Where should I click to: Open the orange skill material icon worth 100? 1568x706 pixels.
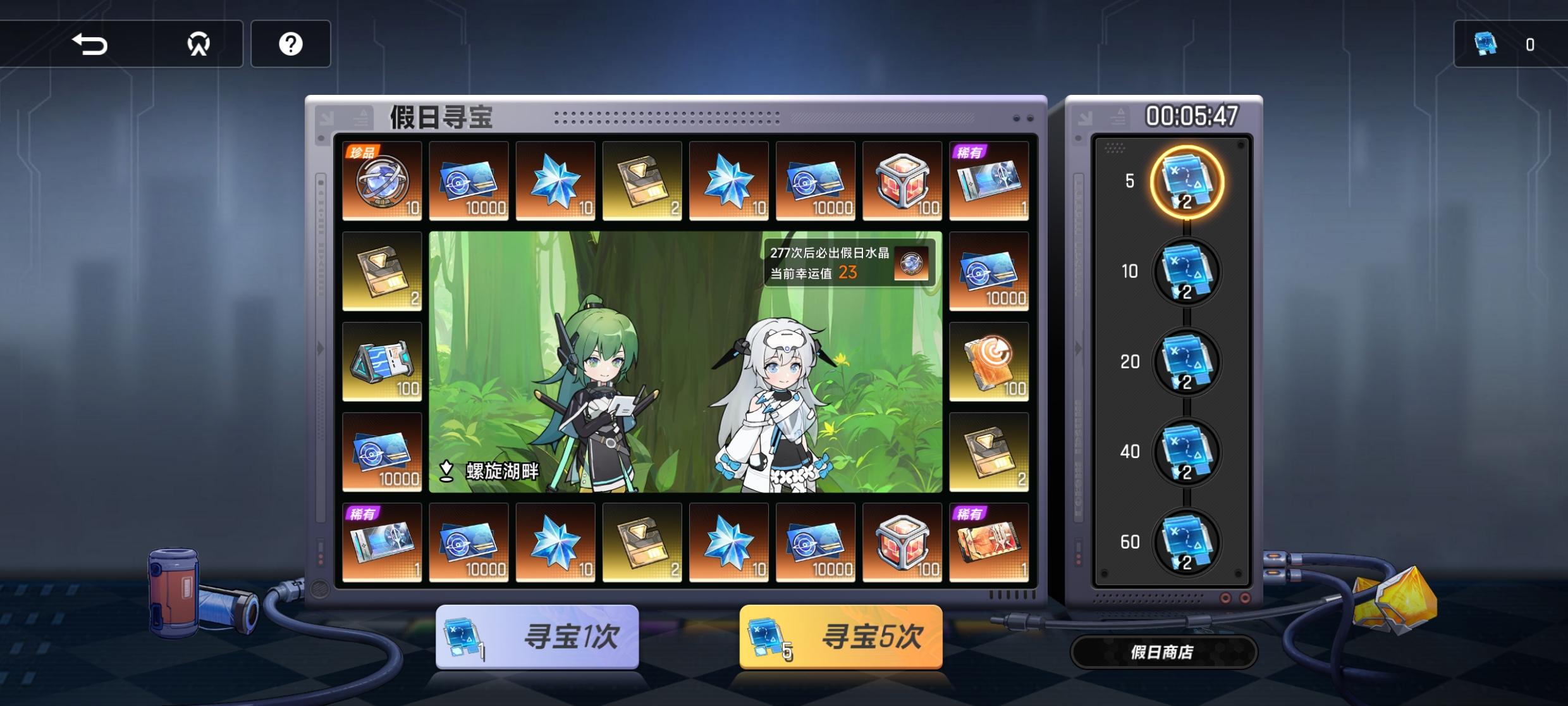pyautogui.click(x=989, y=362)
